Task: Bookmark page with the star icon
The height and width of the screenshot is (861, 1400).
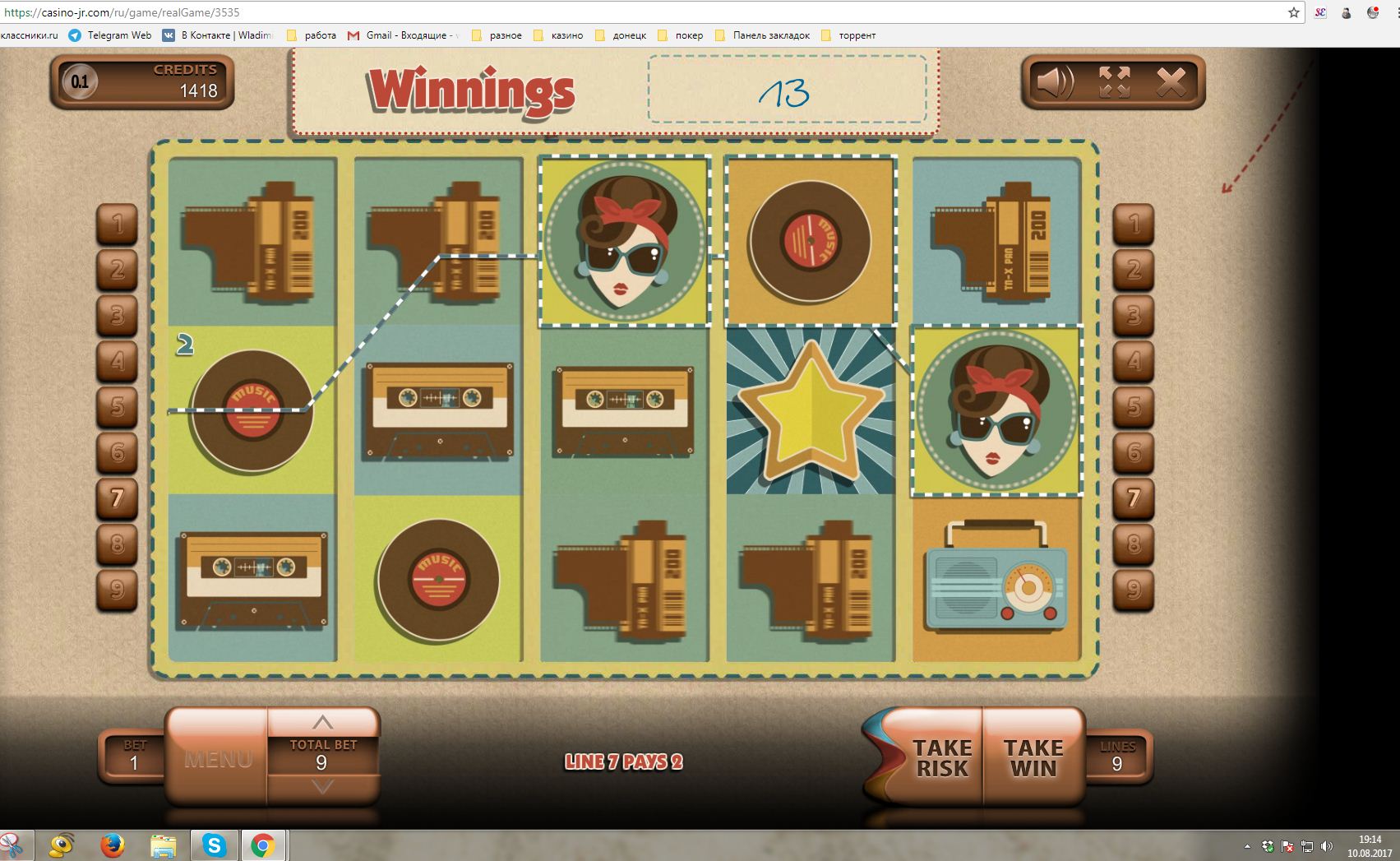Action: [1294, 12]
